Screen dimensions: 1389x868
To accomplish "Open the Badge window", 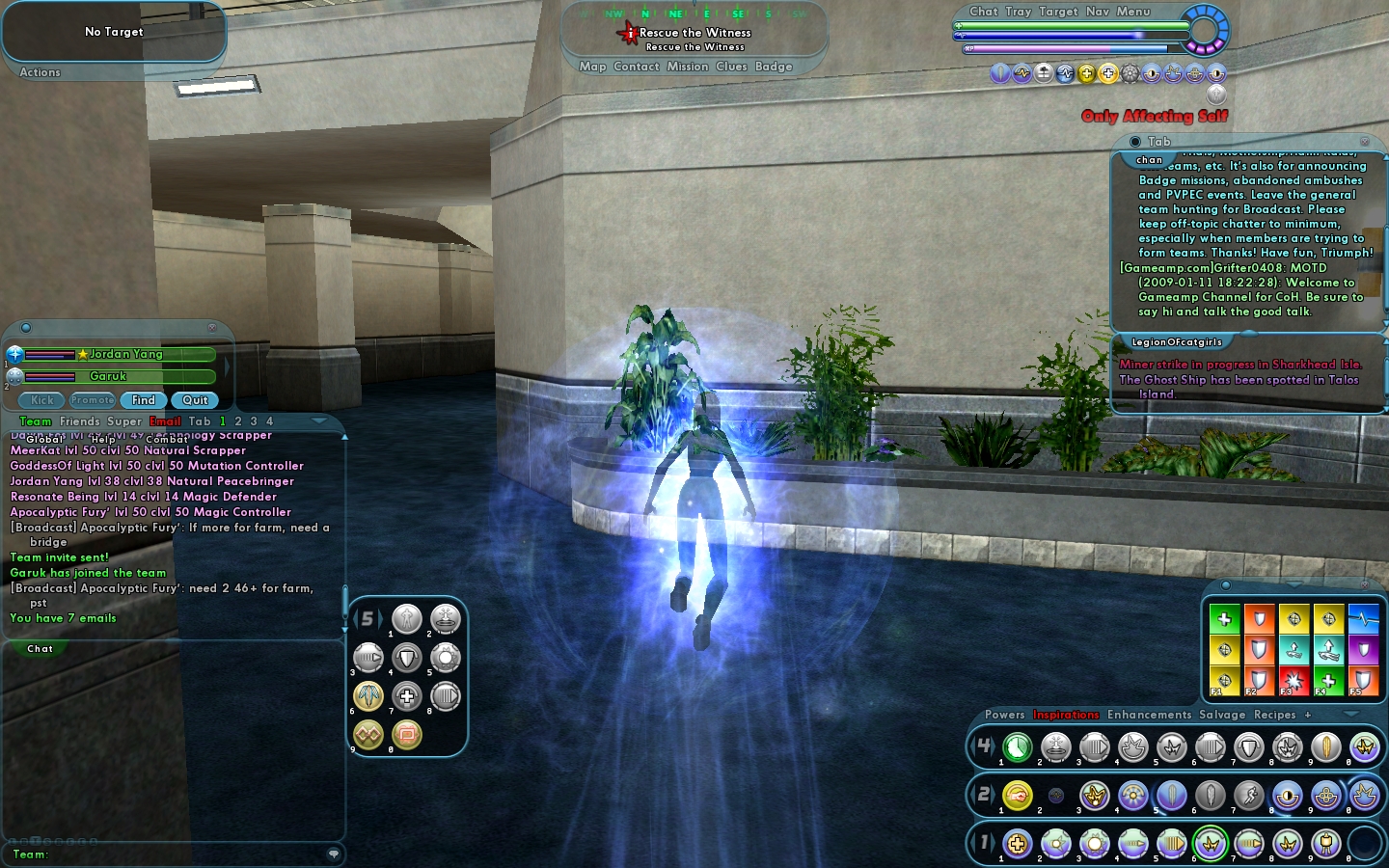I will (x=774, y=67).
